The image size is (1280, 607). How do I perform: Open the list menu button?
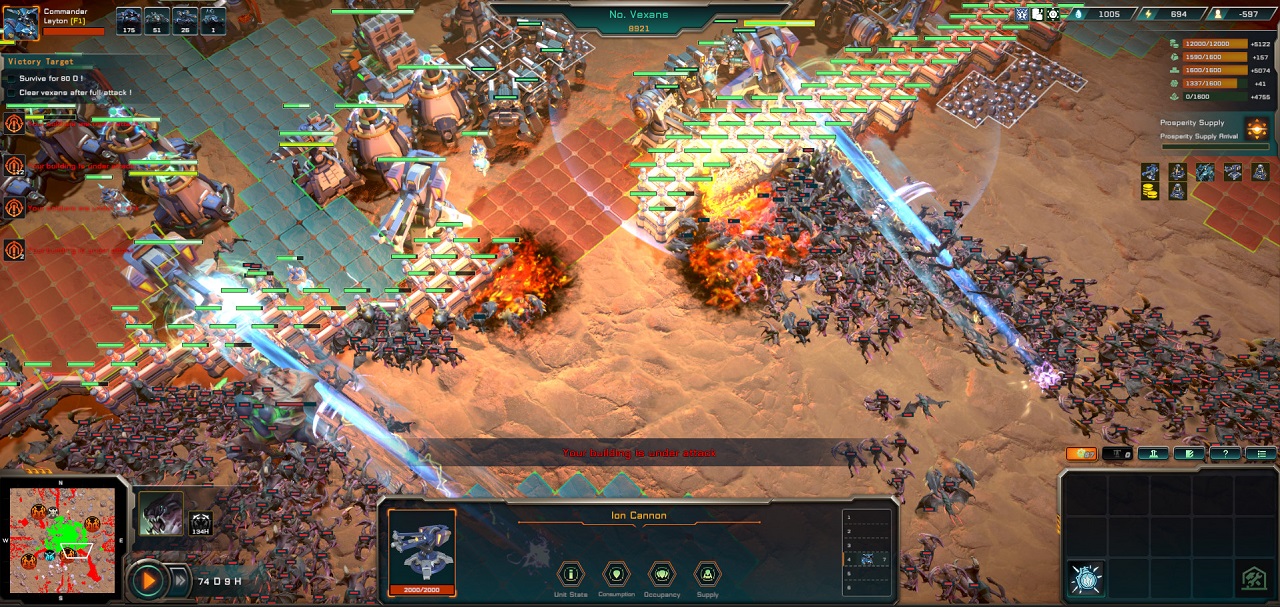pyautogui.click(x=1260, y=454)
